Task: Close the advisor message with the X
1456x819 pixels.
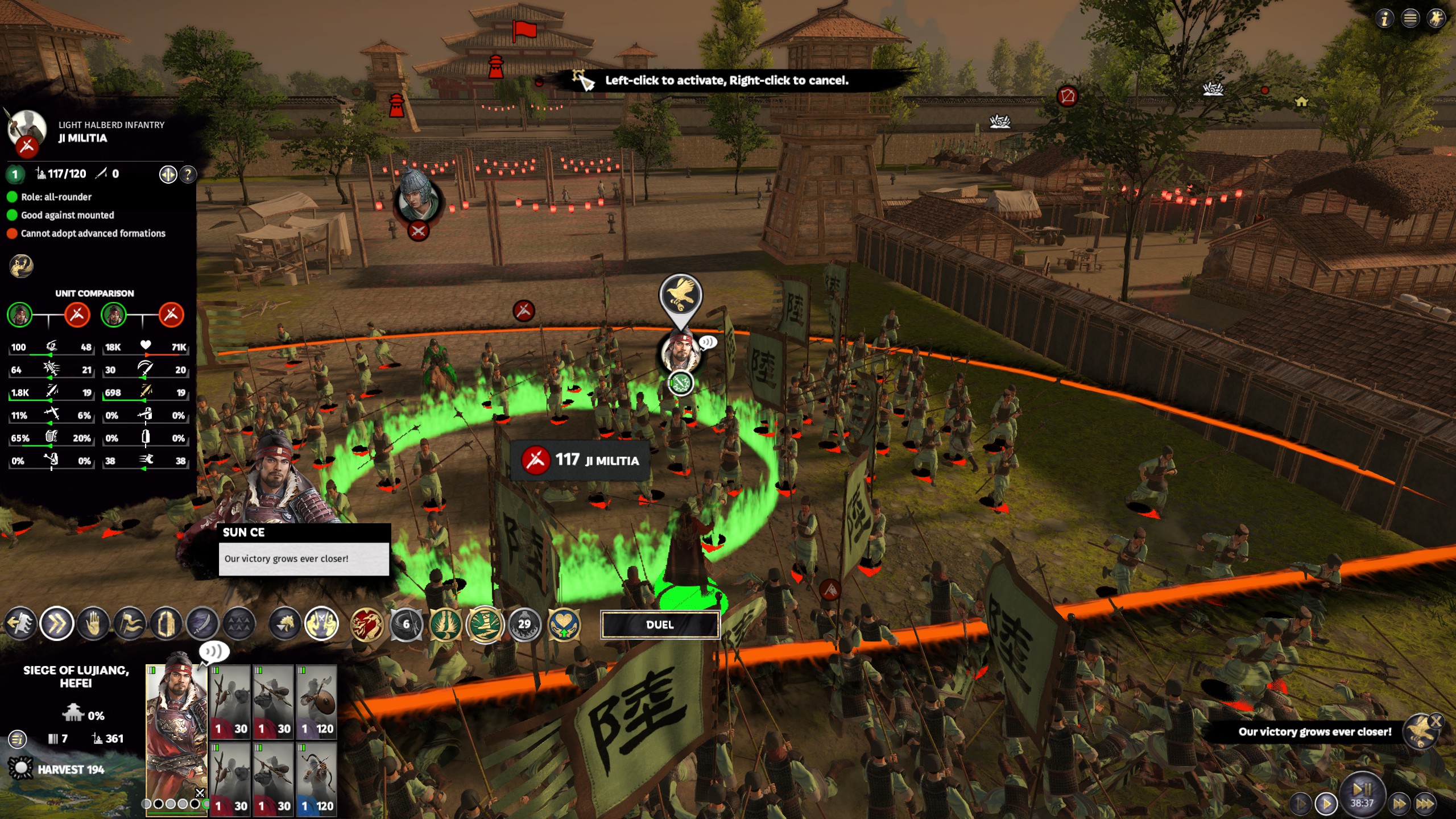Action: [x=1436, y=721]
